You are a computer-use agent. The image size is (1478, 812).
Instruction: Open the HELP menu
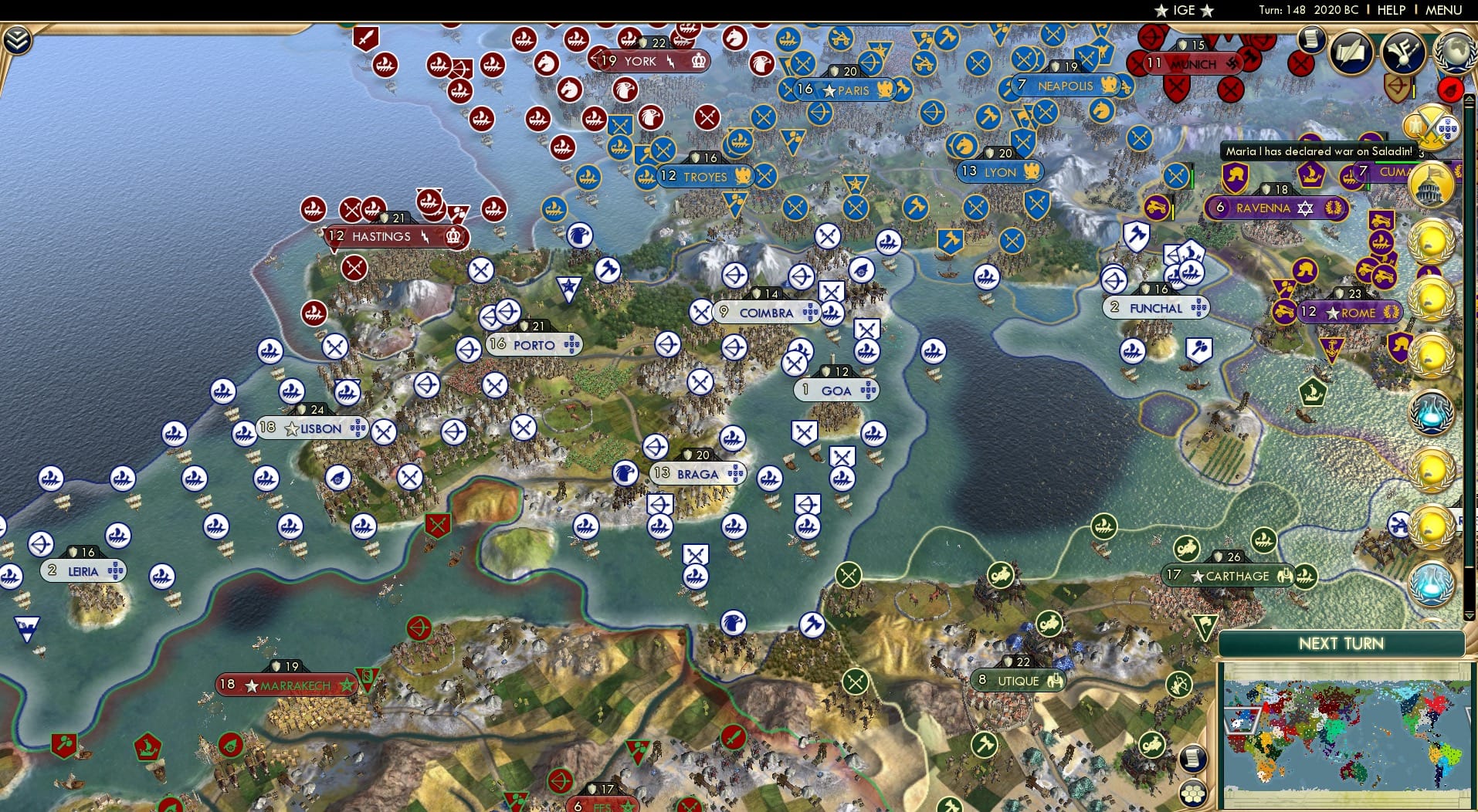coord(1390,10)
